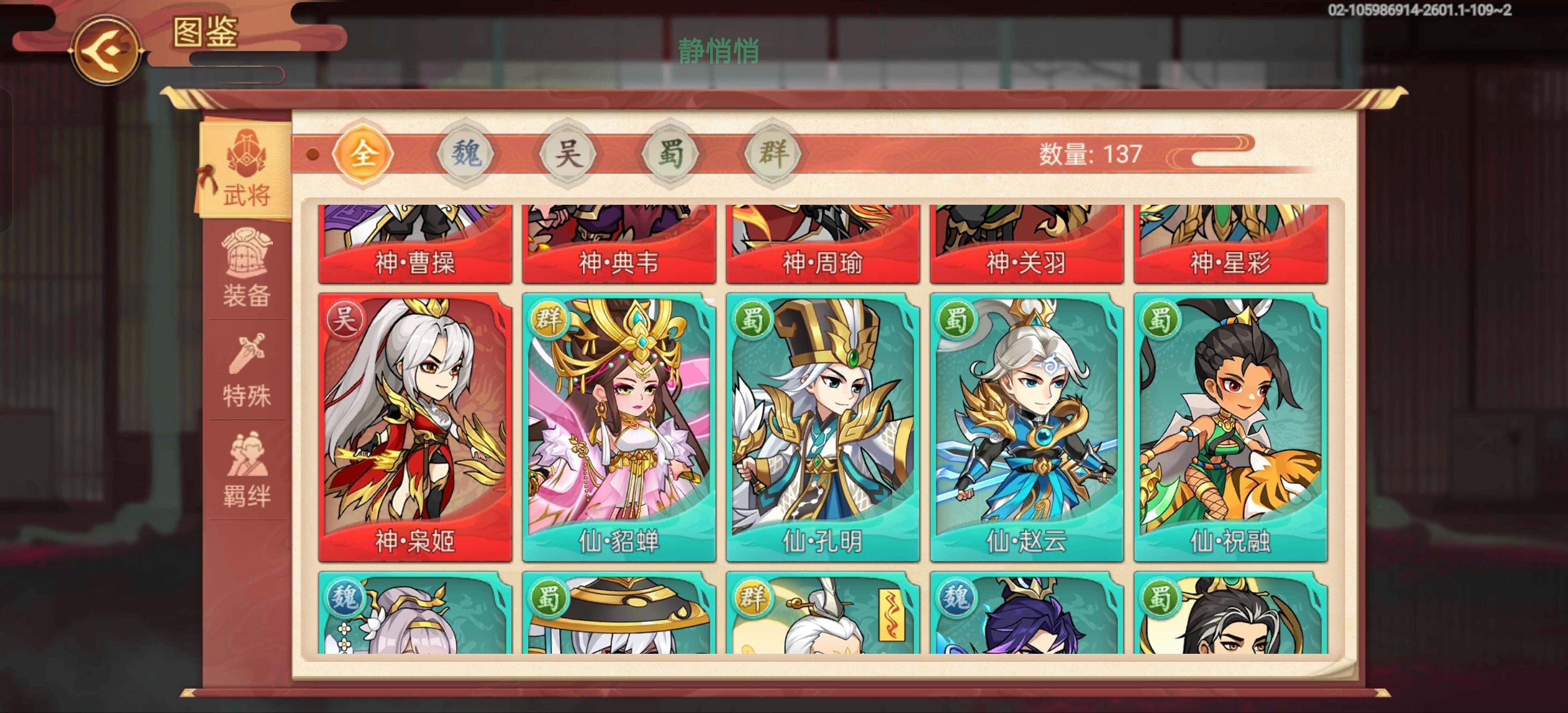Select the 武将 sidebar icon
Screen dimensions: 1568x713
coord(246,170)
